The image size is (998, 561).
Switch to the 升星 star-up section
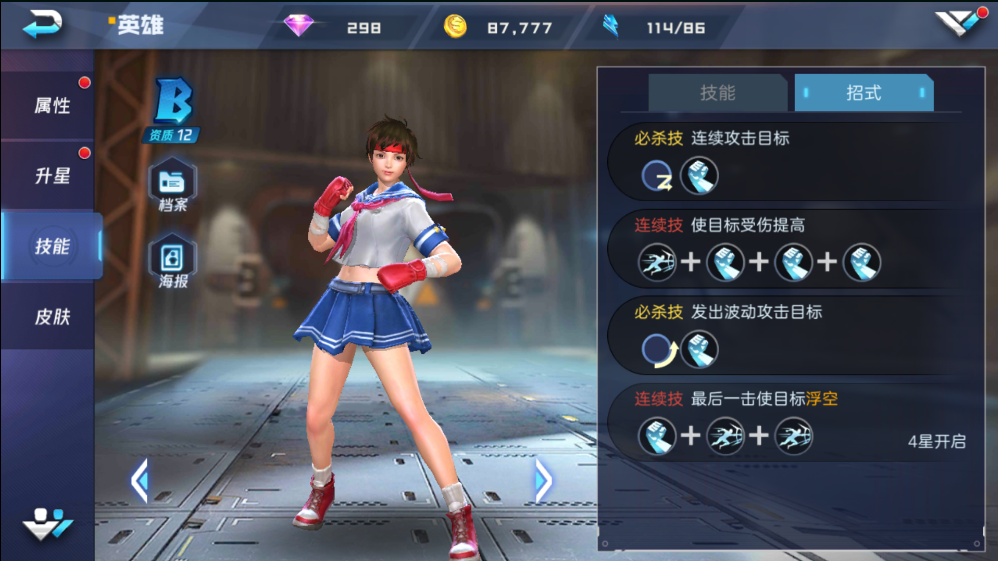point(51,176)
